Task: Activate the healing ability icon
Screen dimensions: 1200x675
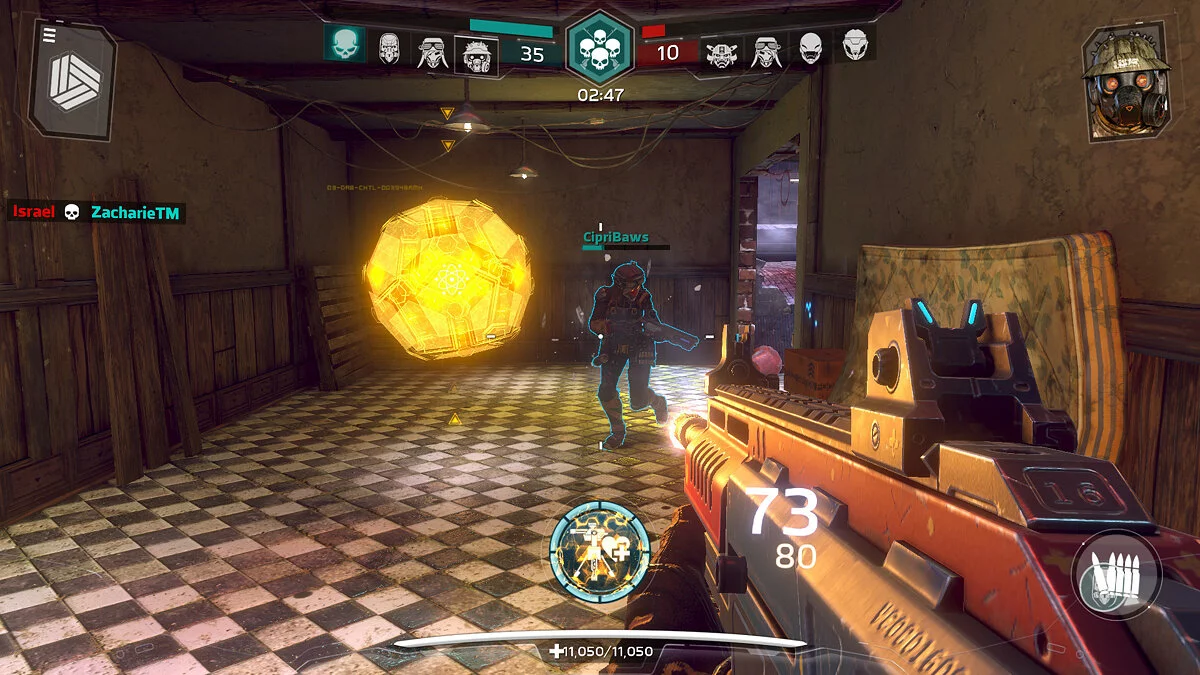Action: tap(600, 551)
